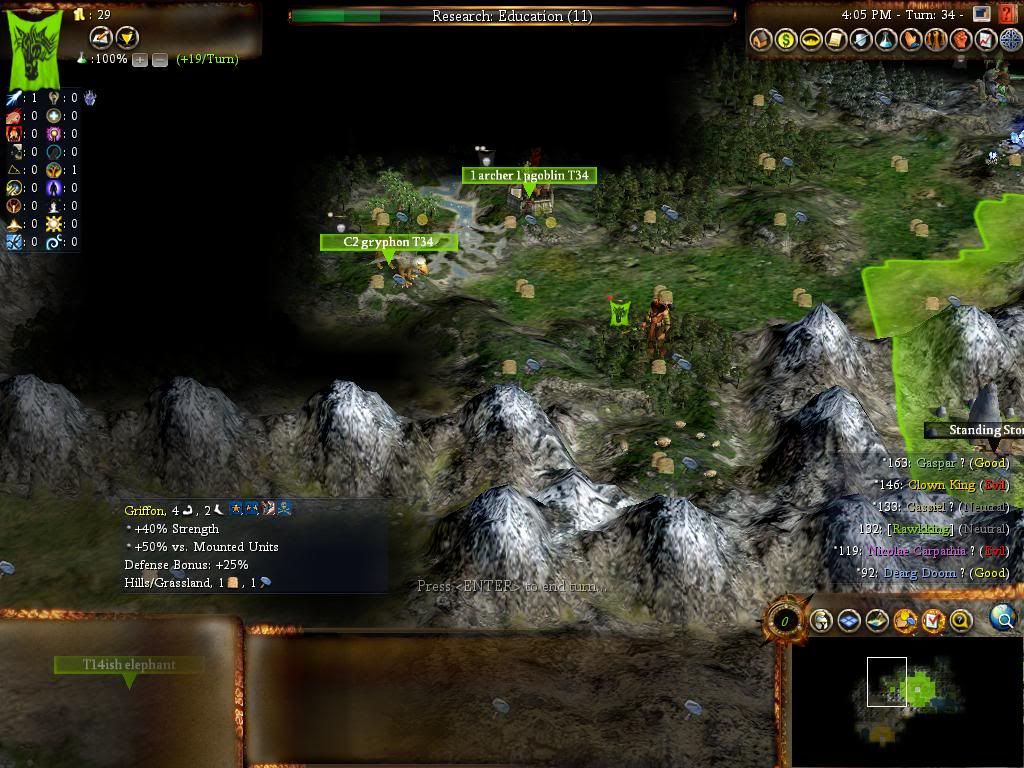The height and width of the screenshot is (768, 1024).
Task: Open the military advisor fist icon
Action: 961,40
